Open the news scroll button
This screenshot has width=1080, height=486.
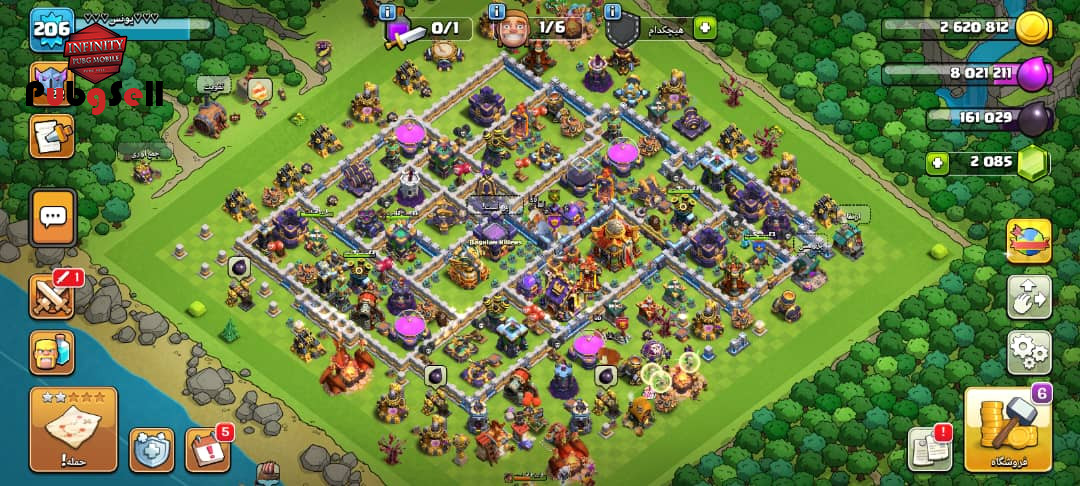pos(51,136)
